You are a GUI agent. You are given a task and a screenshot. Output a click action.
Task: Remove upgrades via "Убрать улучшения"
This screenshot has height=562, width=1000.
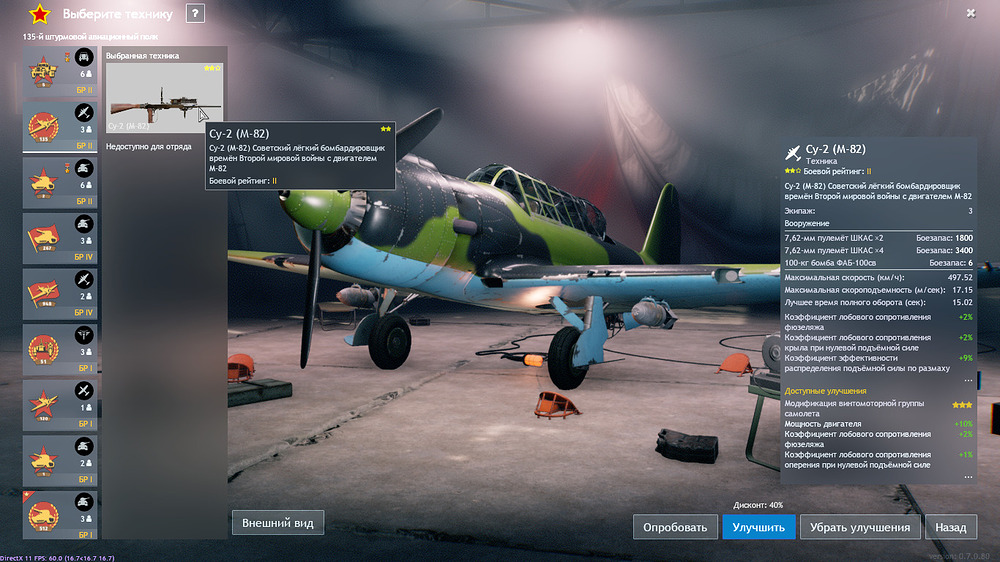coord(860,527)
